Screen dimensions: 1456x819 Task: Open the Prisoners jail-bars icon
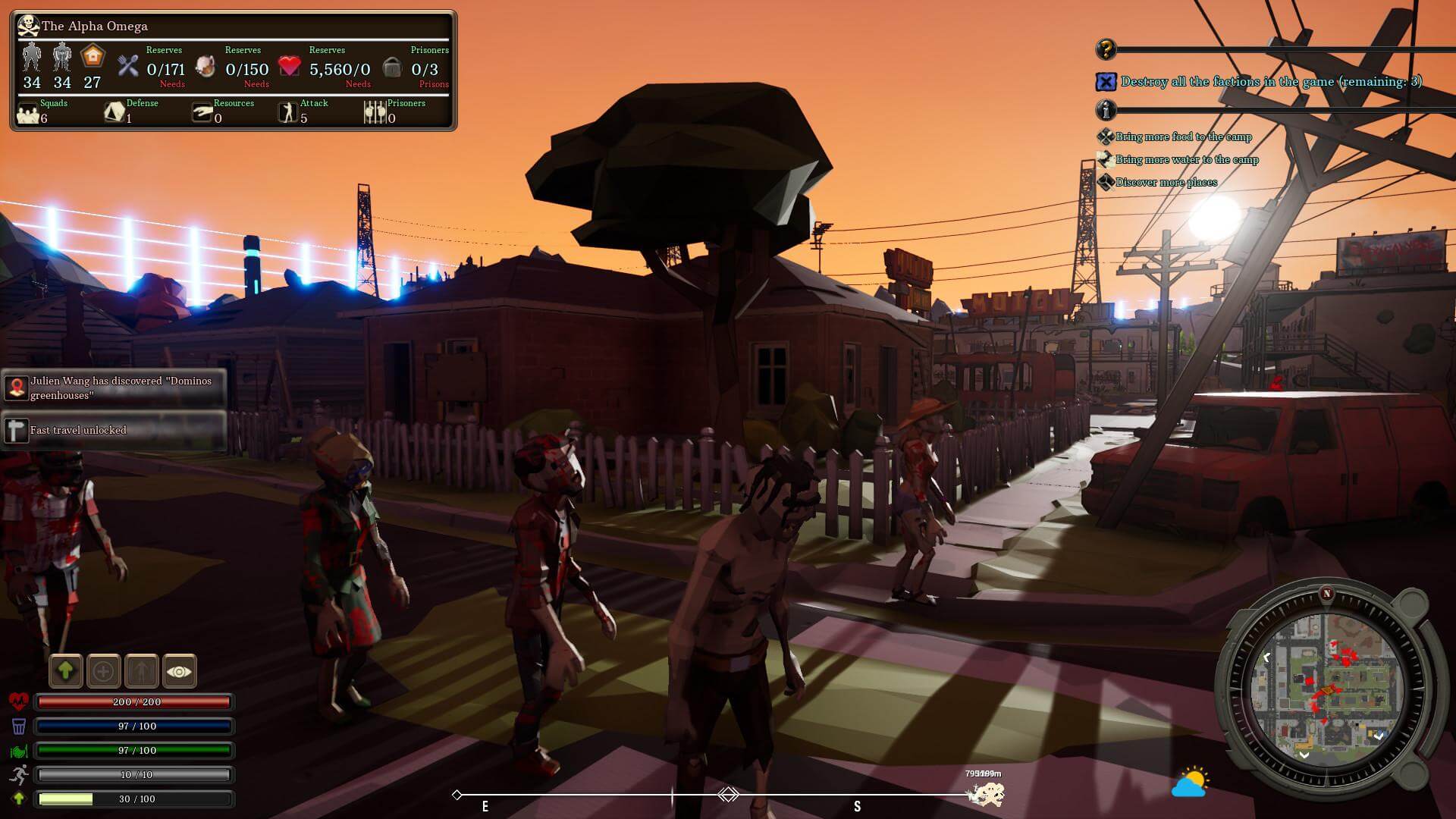(375, 113)
